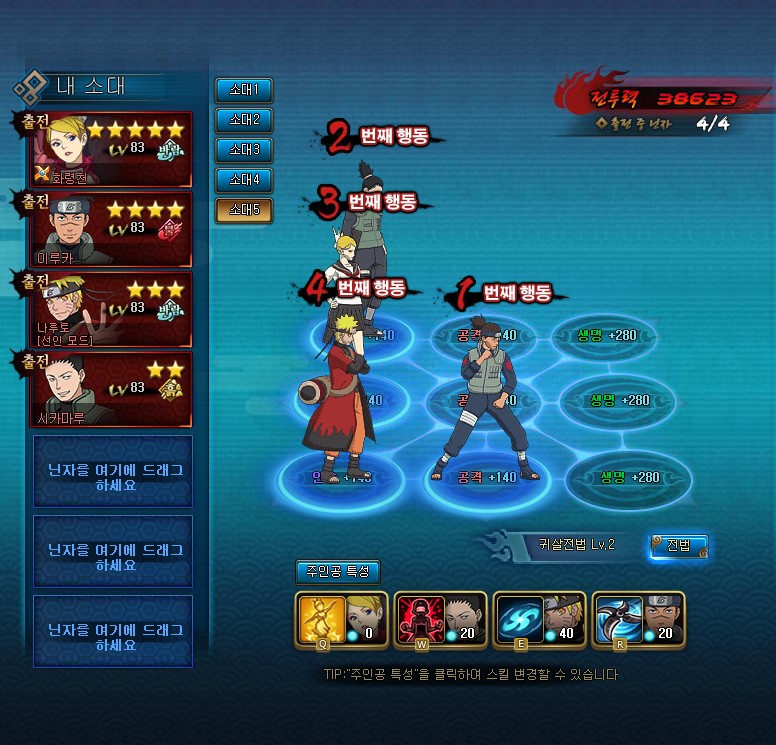Viewport: 776px width, 745px height.
Task: Pick the 시카마루 ninja card
Action: tap(112, 389)
